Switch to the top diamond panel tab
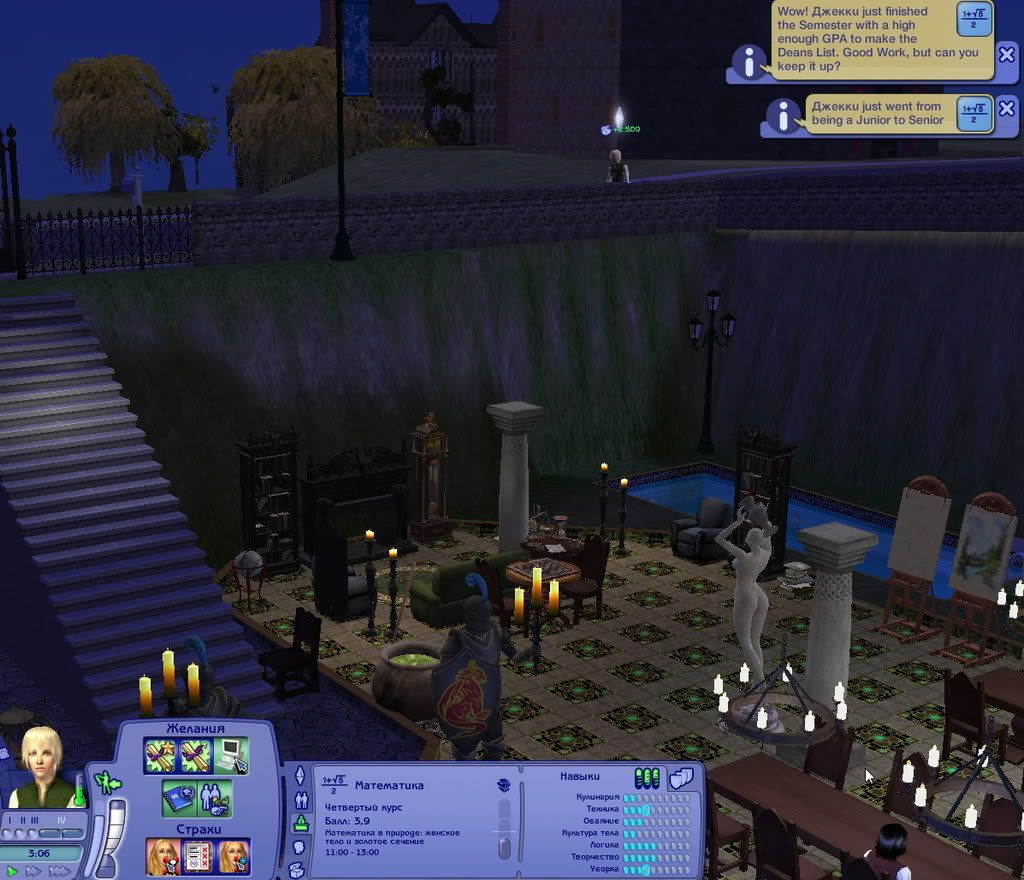1024x880 pixels. pos(299,776)
